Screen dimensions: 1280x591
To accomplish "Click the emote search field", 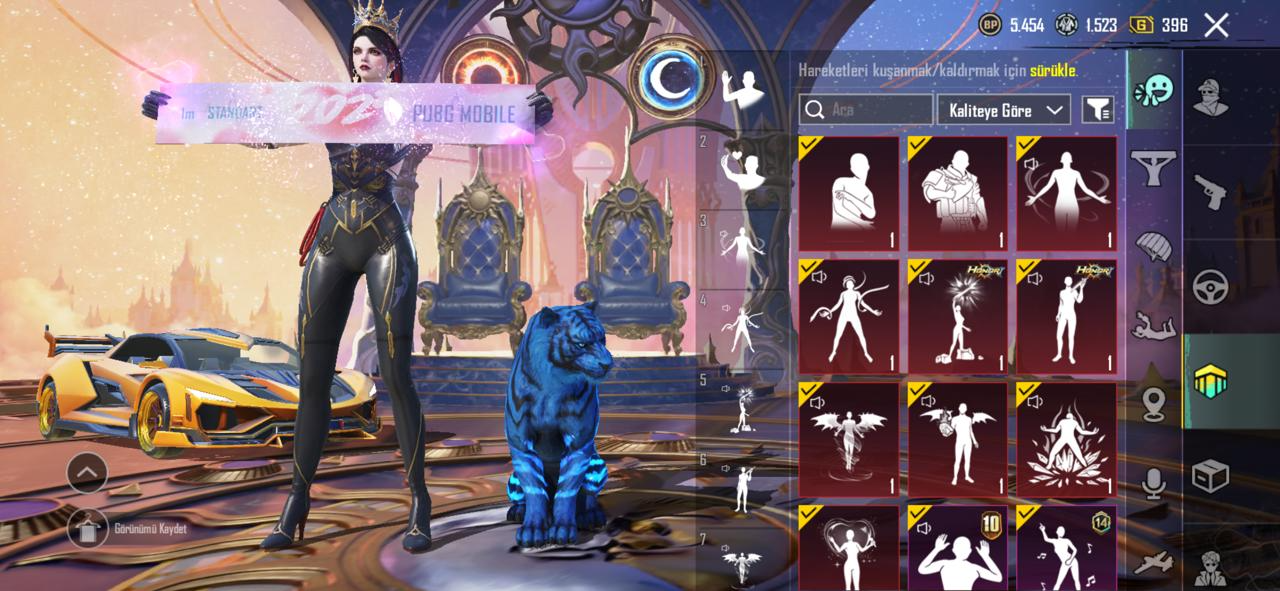I will coord(866,110).
